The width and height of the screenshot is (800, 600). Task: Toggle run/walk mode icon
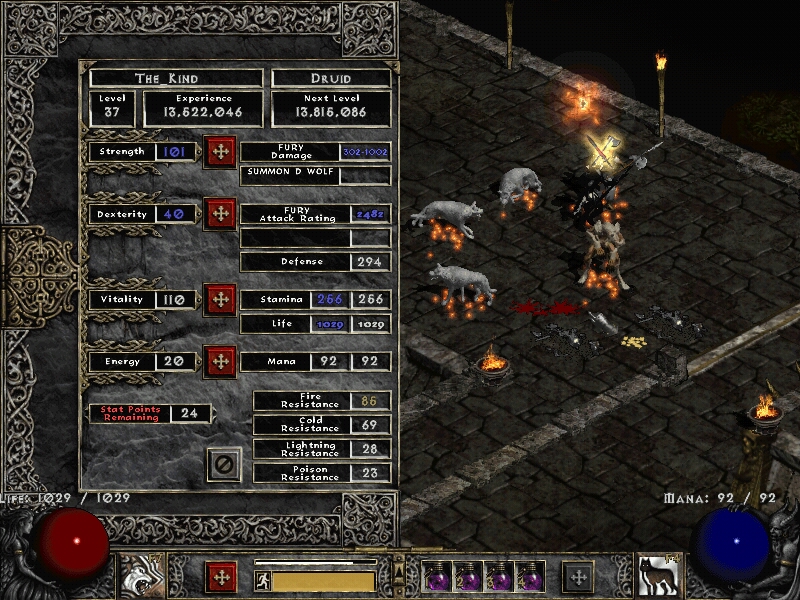(x=262, y=581)
